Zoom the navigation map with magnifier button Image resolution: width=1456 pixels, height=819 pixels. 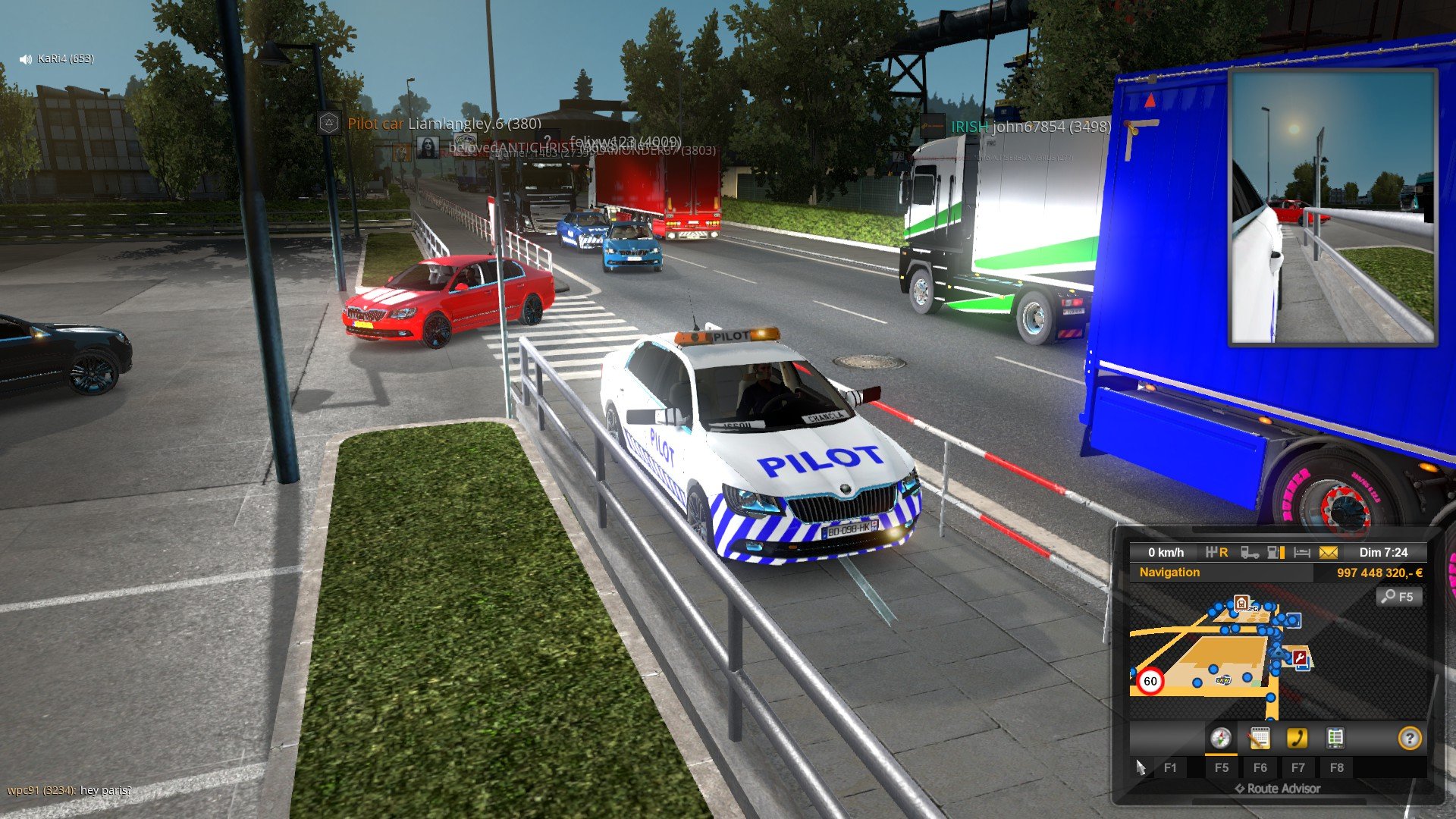(1398, 597)
